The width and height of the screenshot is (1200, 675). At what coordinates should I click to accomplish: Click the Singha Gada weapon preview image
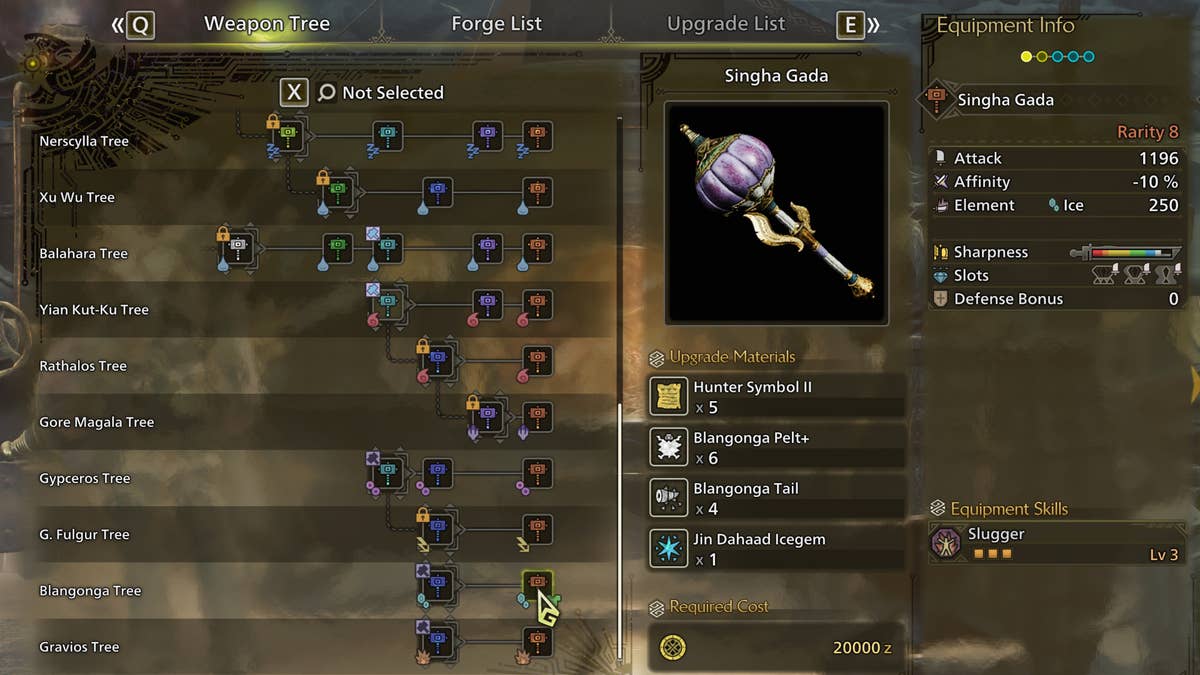tap(776, 212)
